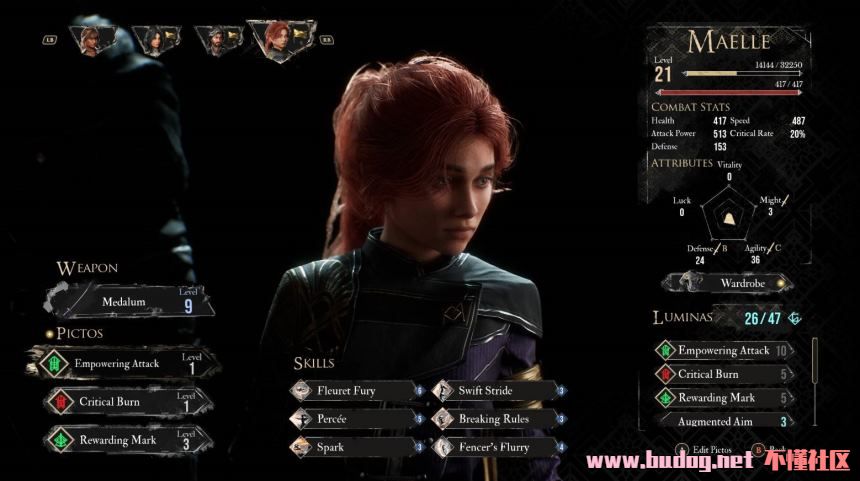Open the Breaking Rules skill

coord(493,419)
